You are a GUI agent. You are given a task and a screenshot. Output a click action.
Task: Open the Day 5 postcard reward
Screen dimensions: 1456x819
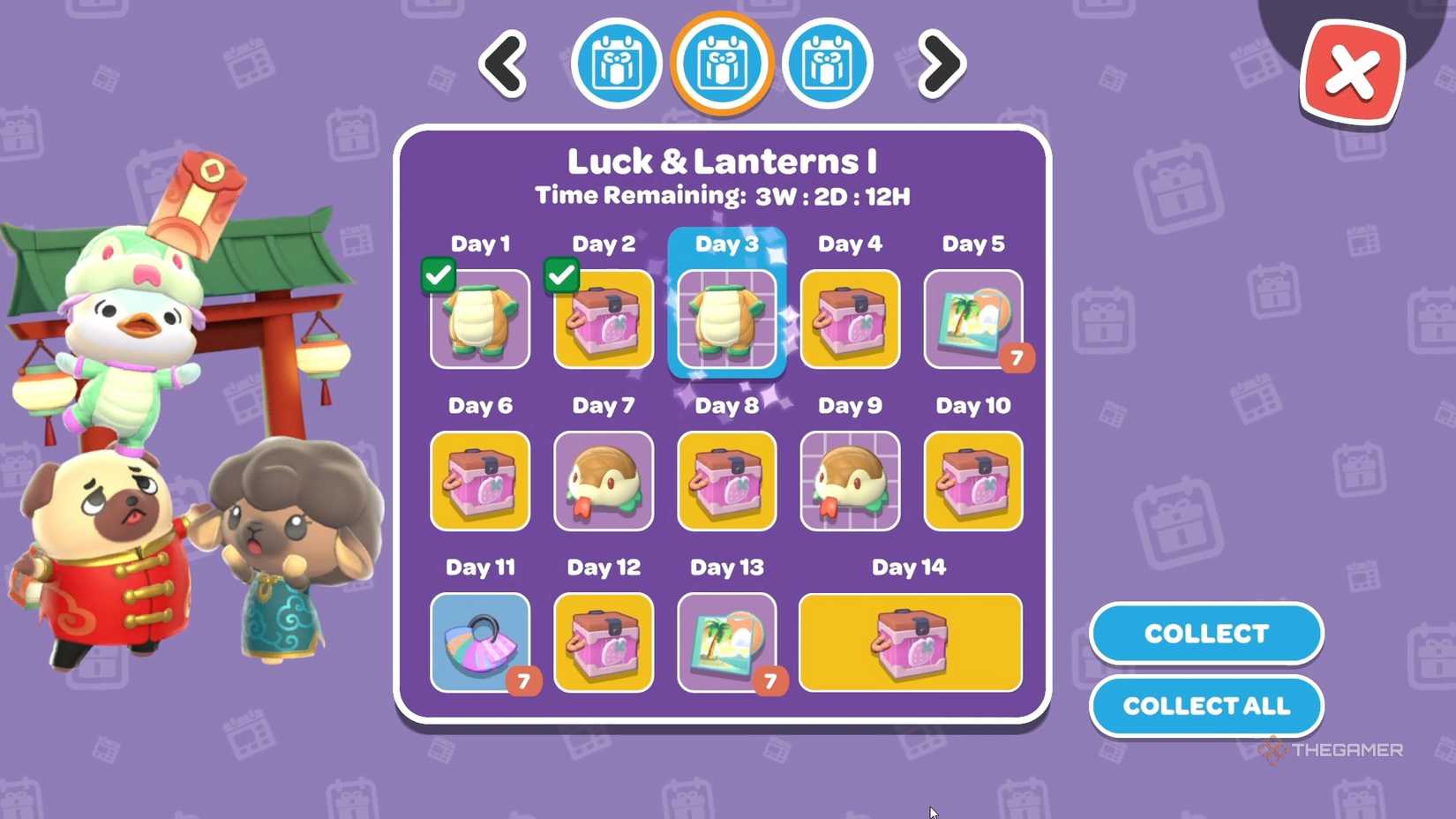pyautogui.click(x=972, y=320)
